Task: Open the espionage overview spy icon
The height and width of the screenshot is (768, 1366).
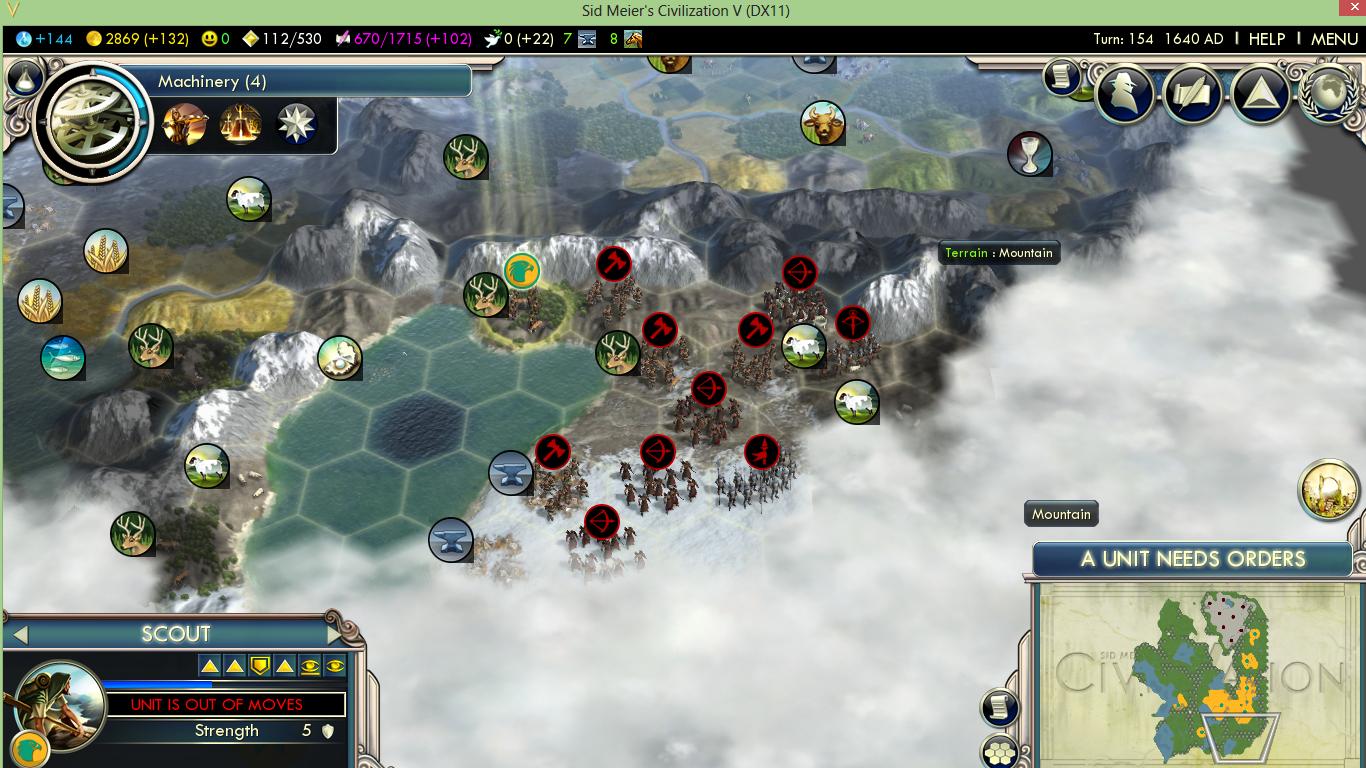Action: point(1125,93)
